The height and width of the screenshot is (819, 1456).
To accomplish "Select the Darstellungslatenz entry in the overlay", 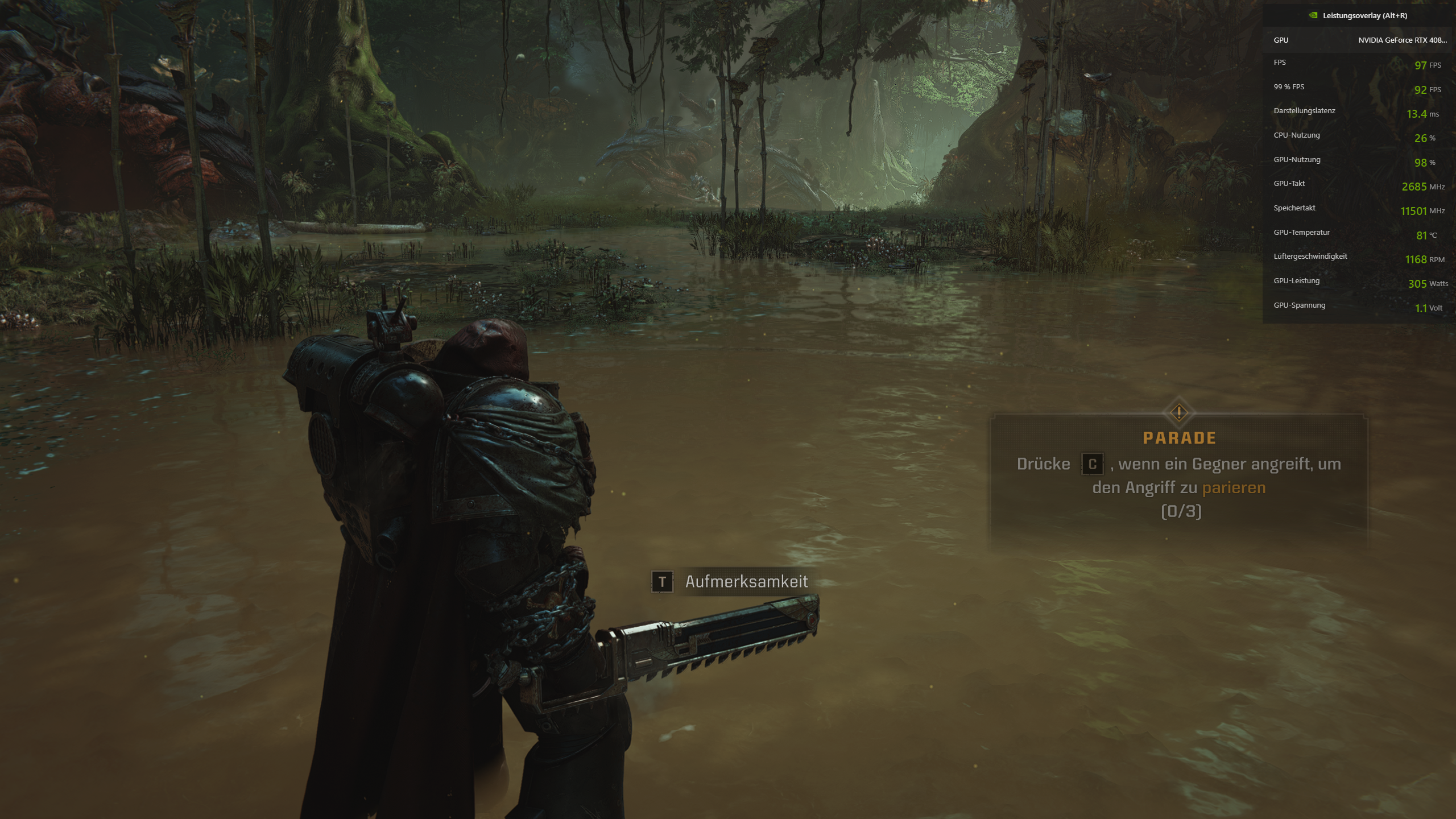I will [x=1305, y=110].
